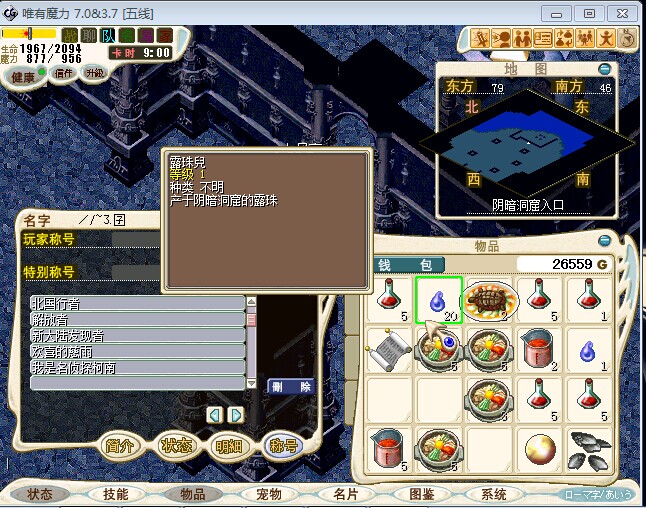
Task: Open the 名片 name card menu
Action: coord(346,494)
